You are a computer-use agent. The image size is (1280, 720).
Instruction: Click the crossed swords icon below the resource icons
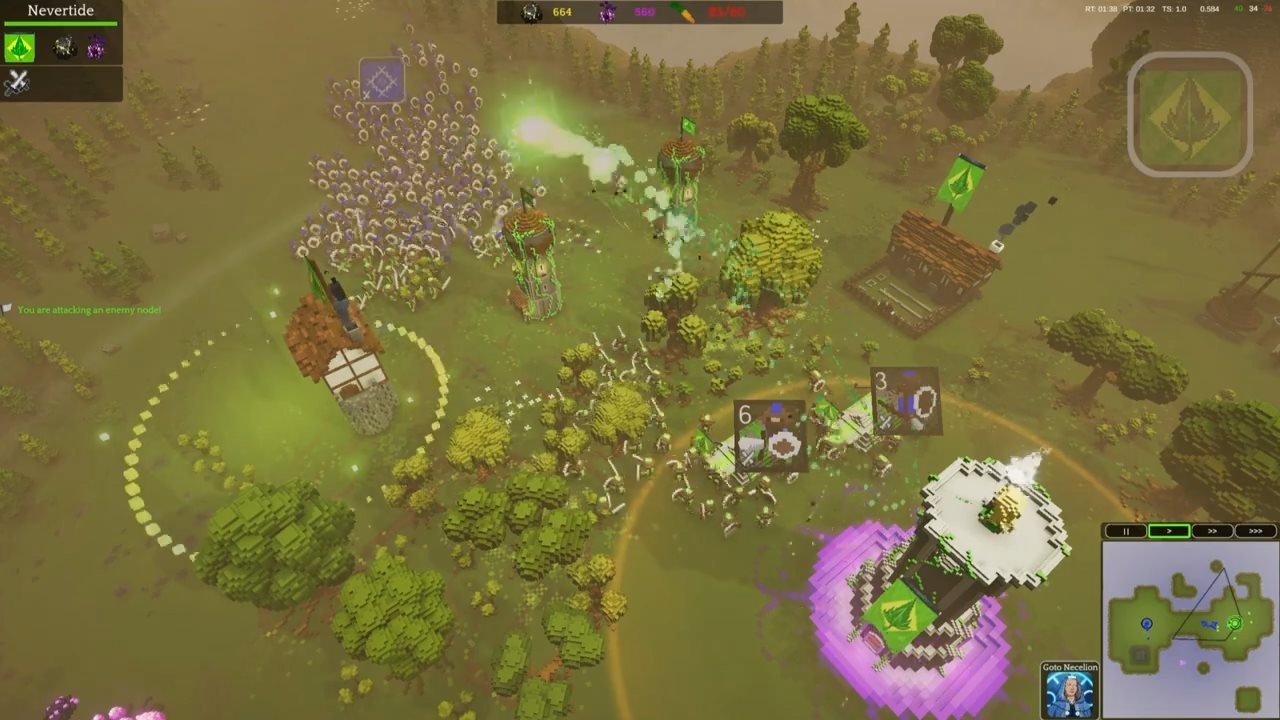tap(17, 82)
